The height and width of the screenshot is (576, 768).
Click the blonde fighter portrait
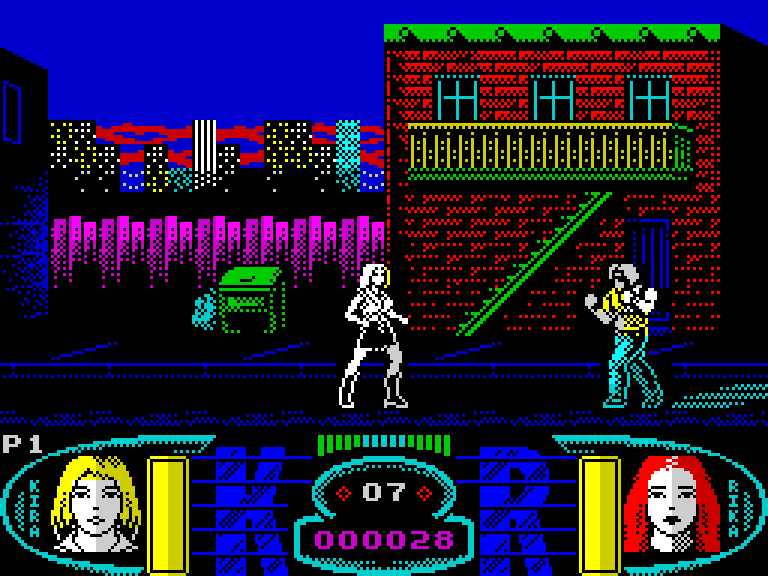(96, 503)
